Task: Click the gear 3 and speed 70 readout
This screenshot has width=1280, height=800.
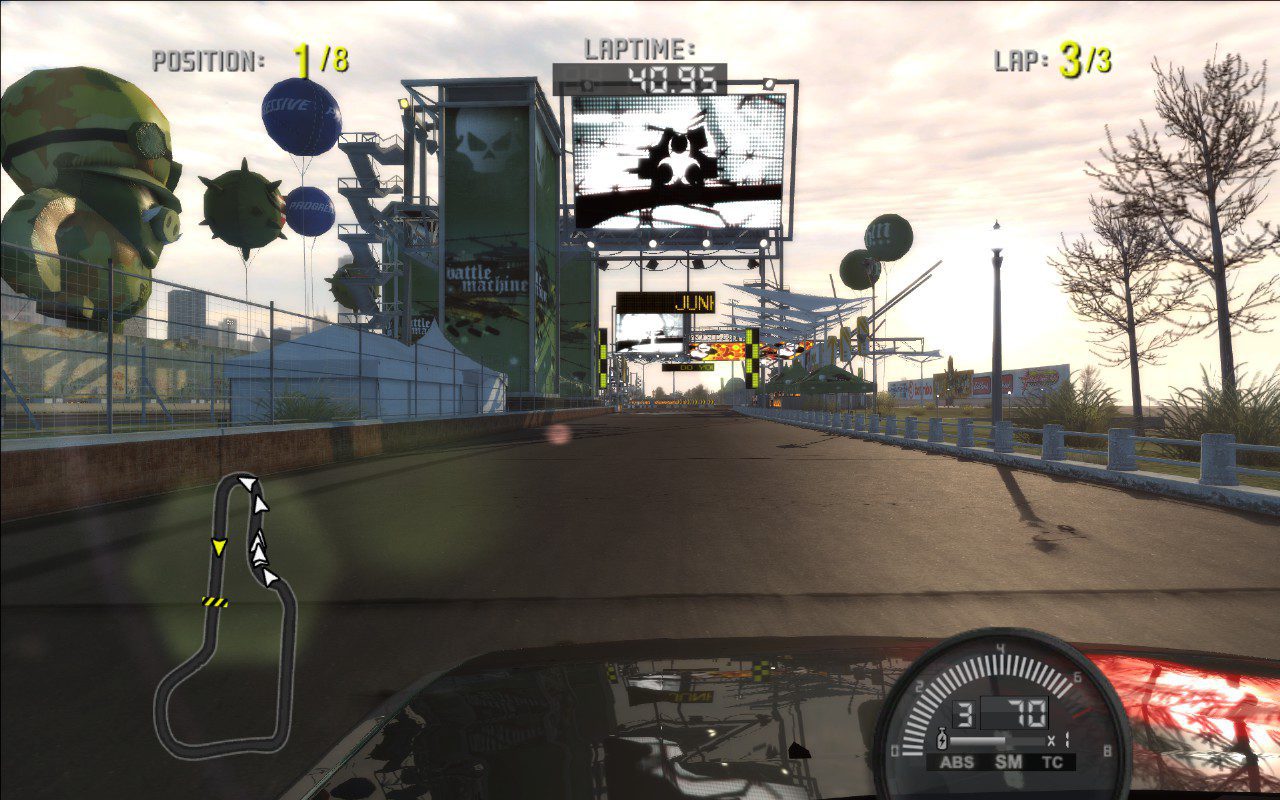Action: [1000, 712]
